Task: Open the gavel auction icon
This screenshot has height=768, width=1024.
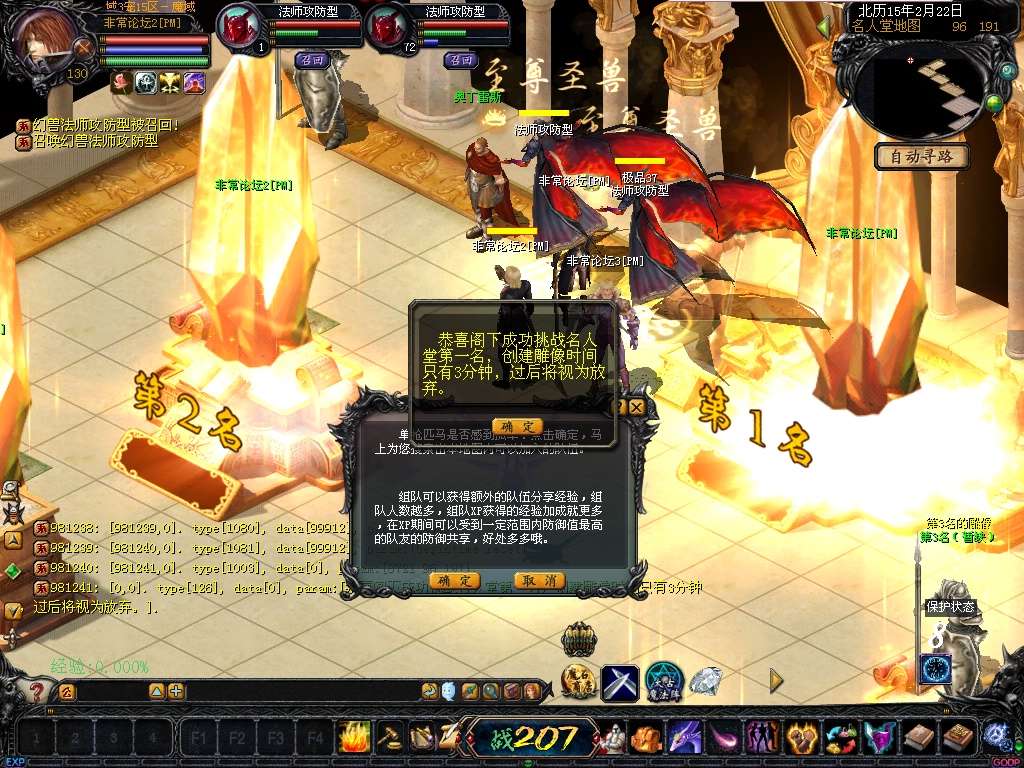Action: point(390,738)
